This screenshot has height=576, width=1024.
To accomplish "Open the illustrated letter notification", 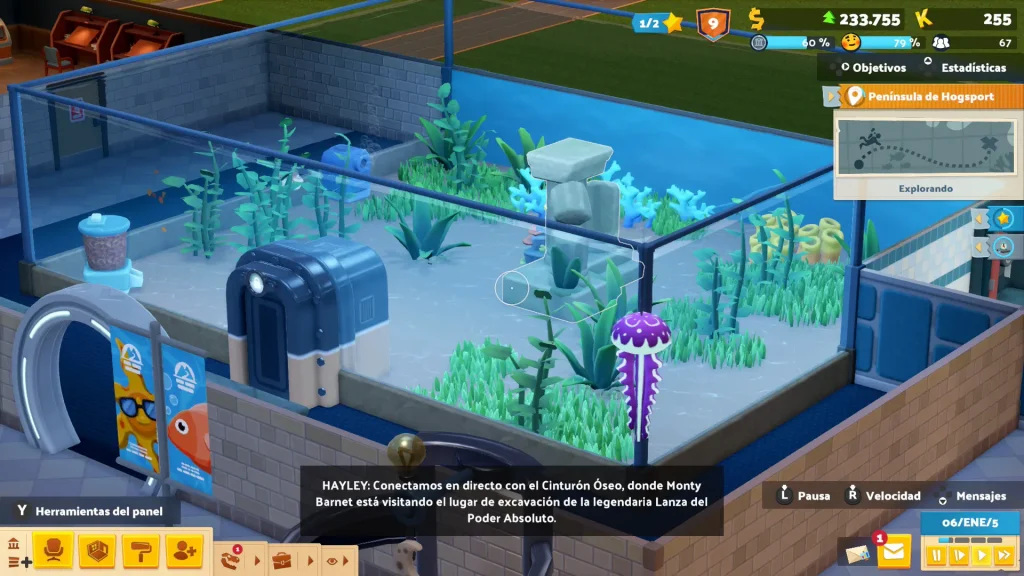I will point(858,553).
